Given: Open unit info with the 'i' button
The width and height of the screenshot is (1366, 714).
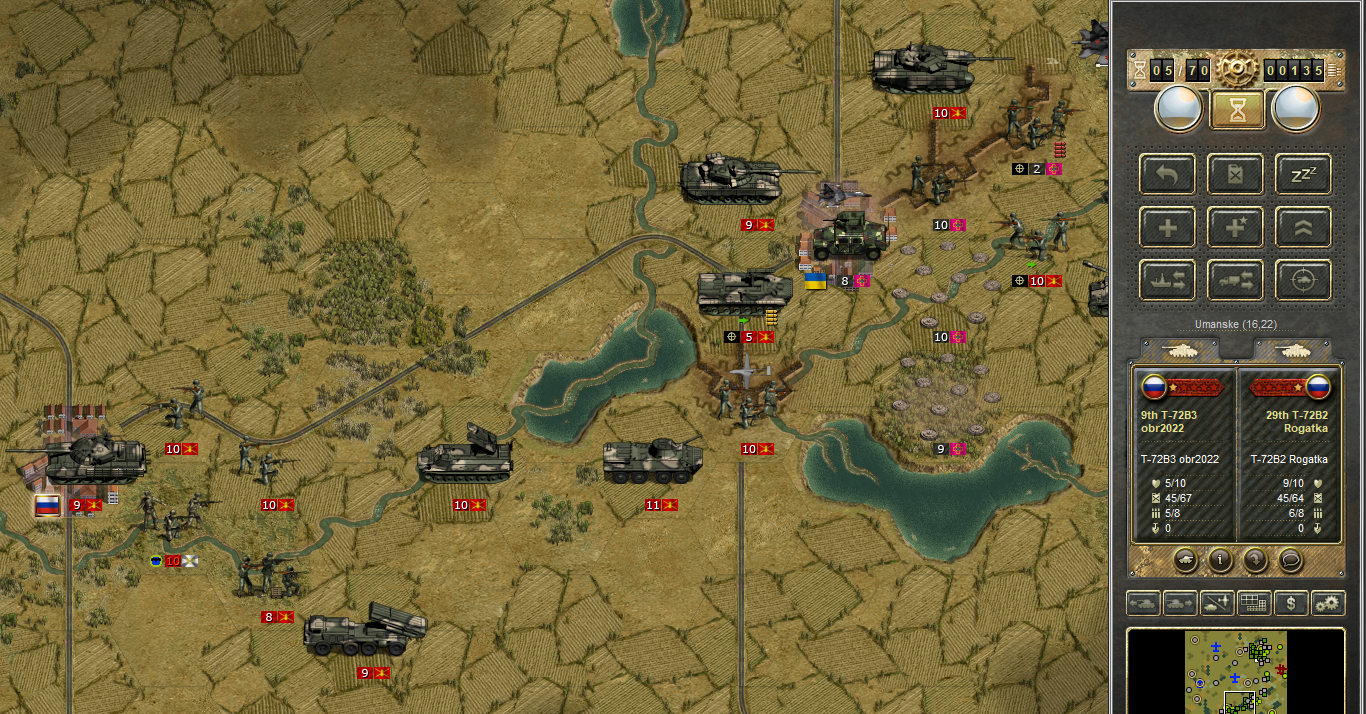Looking at the screenshot, I should coord(1219,560).
